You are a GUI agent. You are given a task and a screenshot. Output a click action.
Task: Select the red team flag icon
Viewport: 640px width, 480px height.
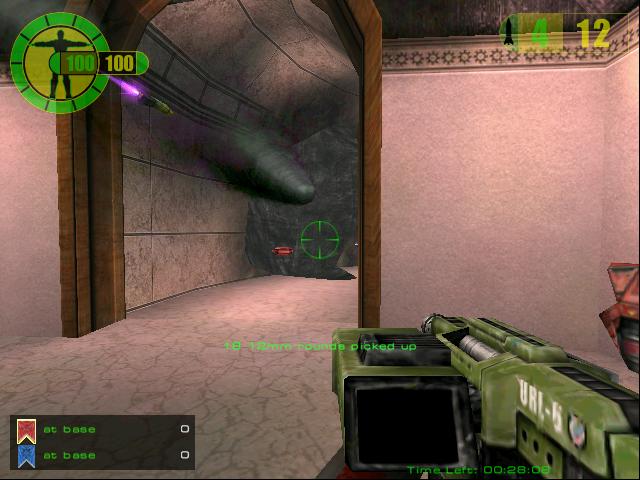pyautogui.click(x=26, y=431)
